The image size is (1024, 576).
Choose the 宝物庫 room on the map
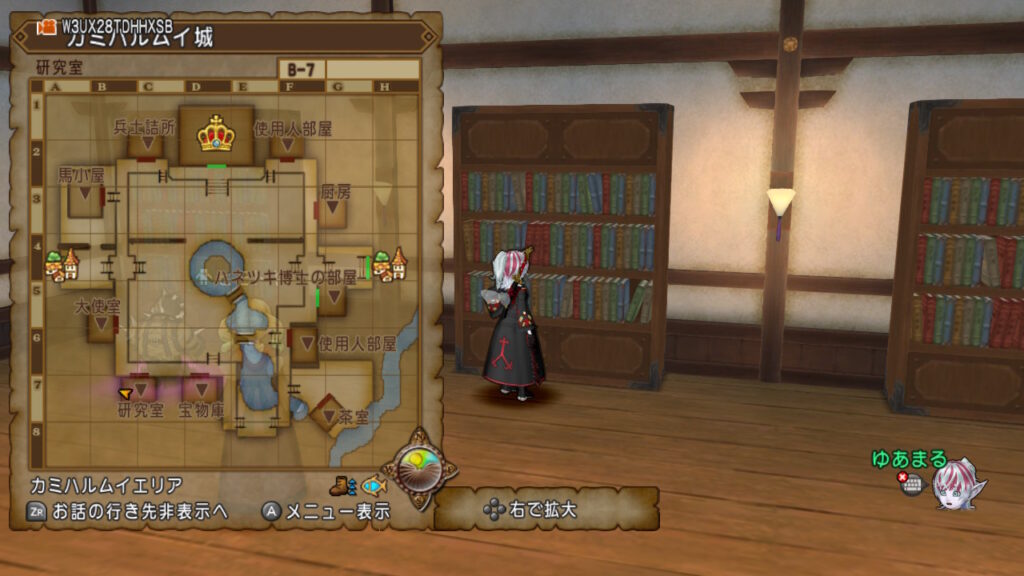(201, 389)
